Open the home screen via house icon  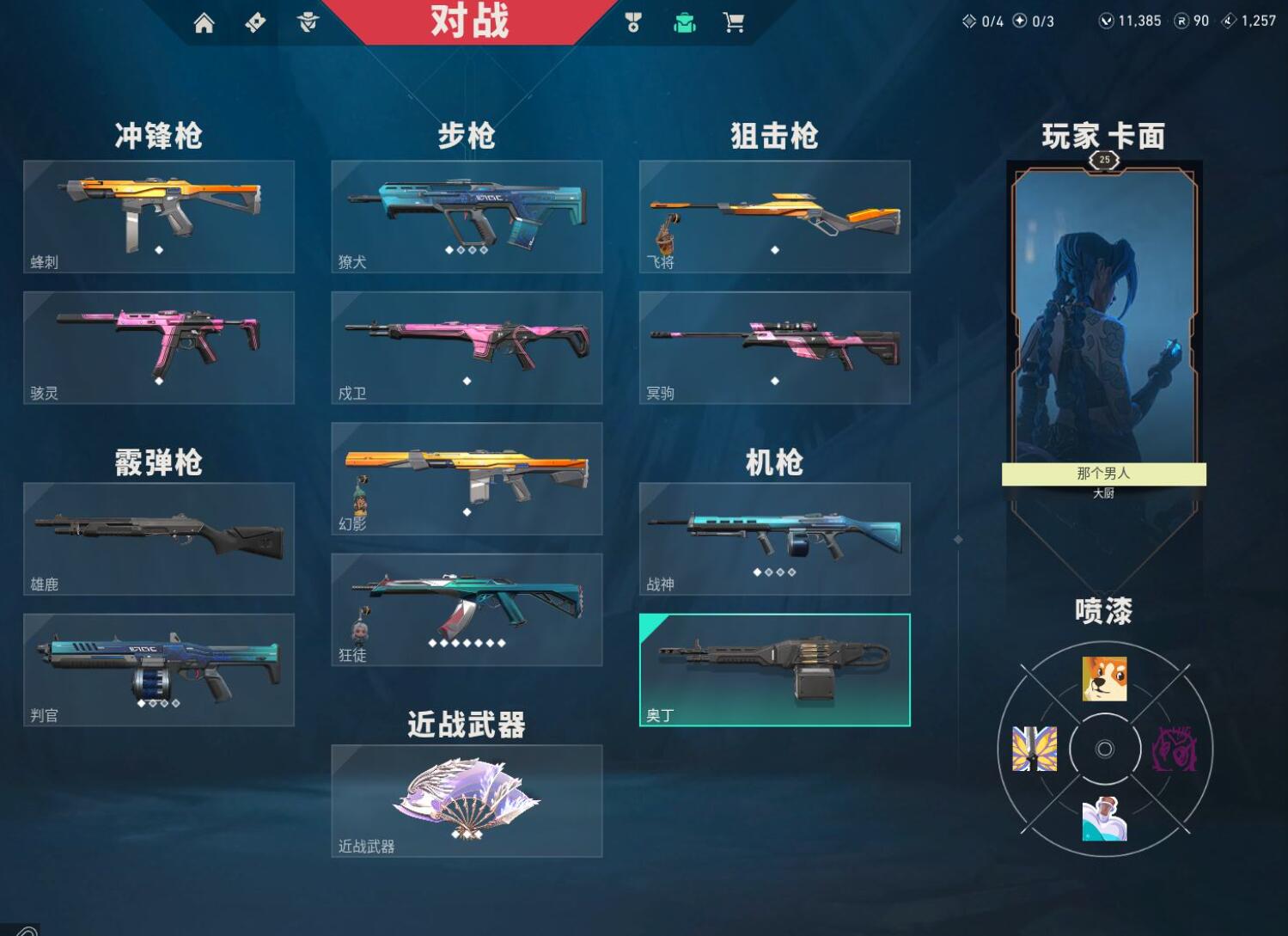(205, 23)
